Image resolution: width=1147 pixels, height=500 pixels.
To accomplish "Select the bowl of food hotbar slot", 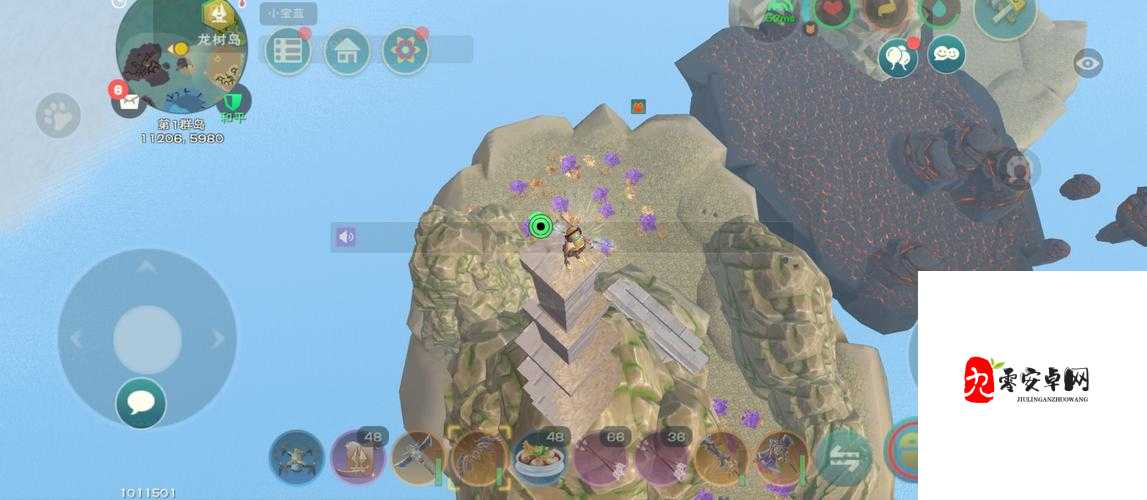I will point(539,459).
